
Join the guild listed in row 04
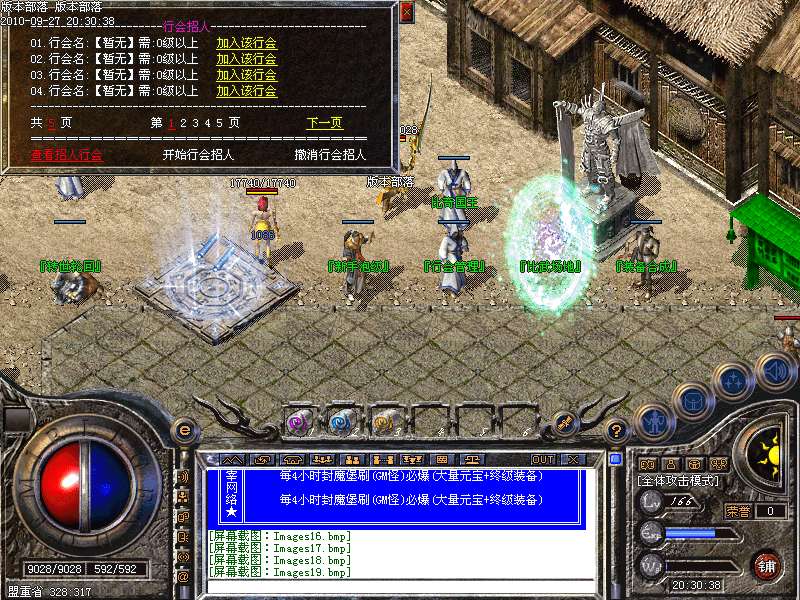pyautogui.click(x=246, y=91)
